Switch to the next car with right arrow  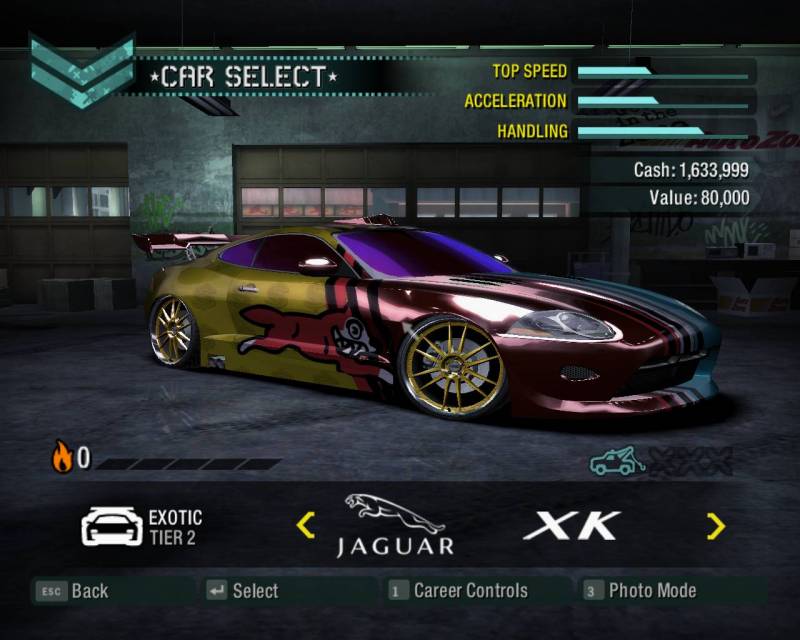pyautogui.click(x=715, y=525)
